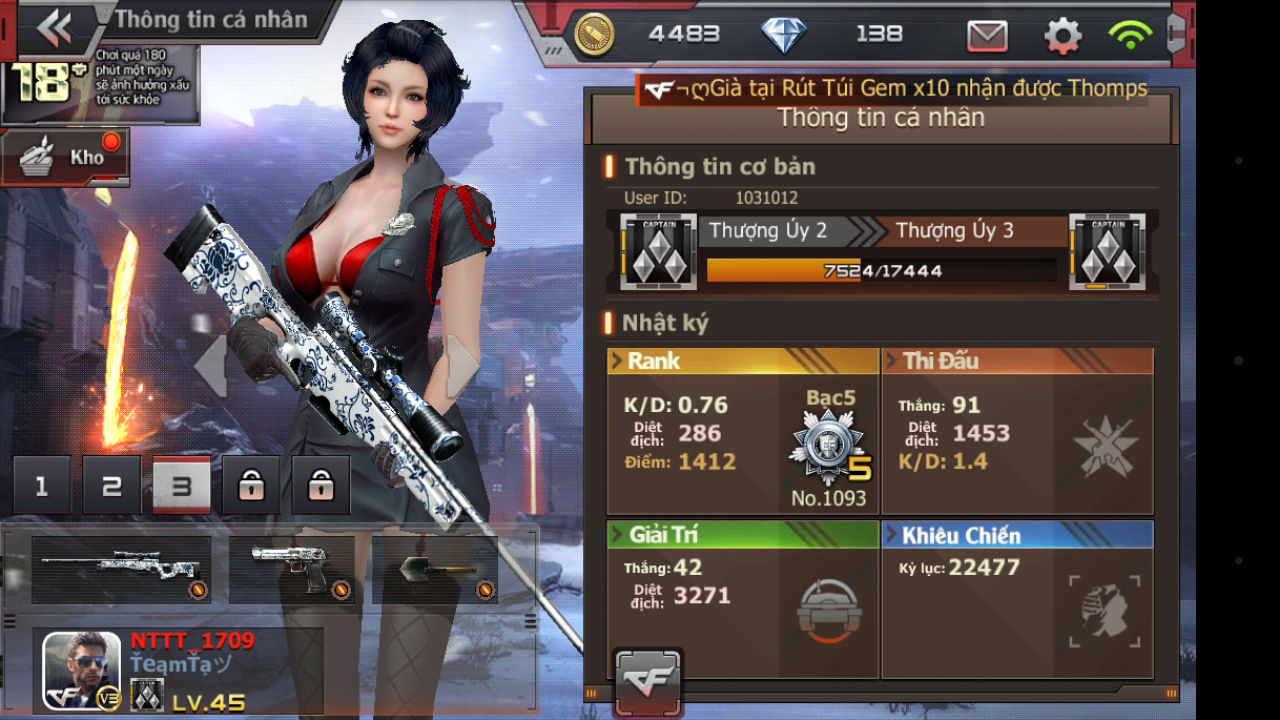The width and height of the screenshot is (1280, 720).
Task: Open the mail envelope icon
Action: coord(987,36)
